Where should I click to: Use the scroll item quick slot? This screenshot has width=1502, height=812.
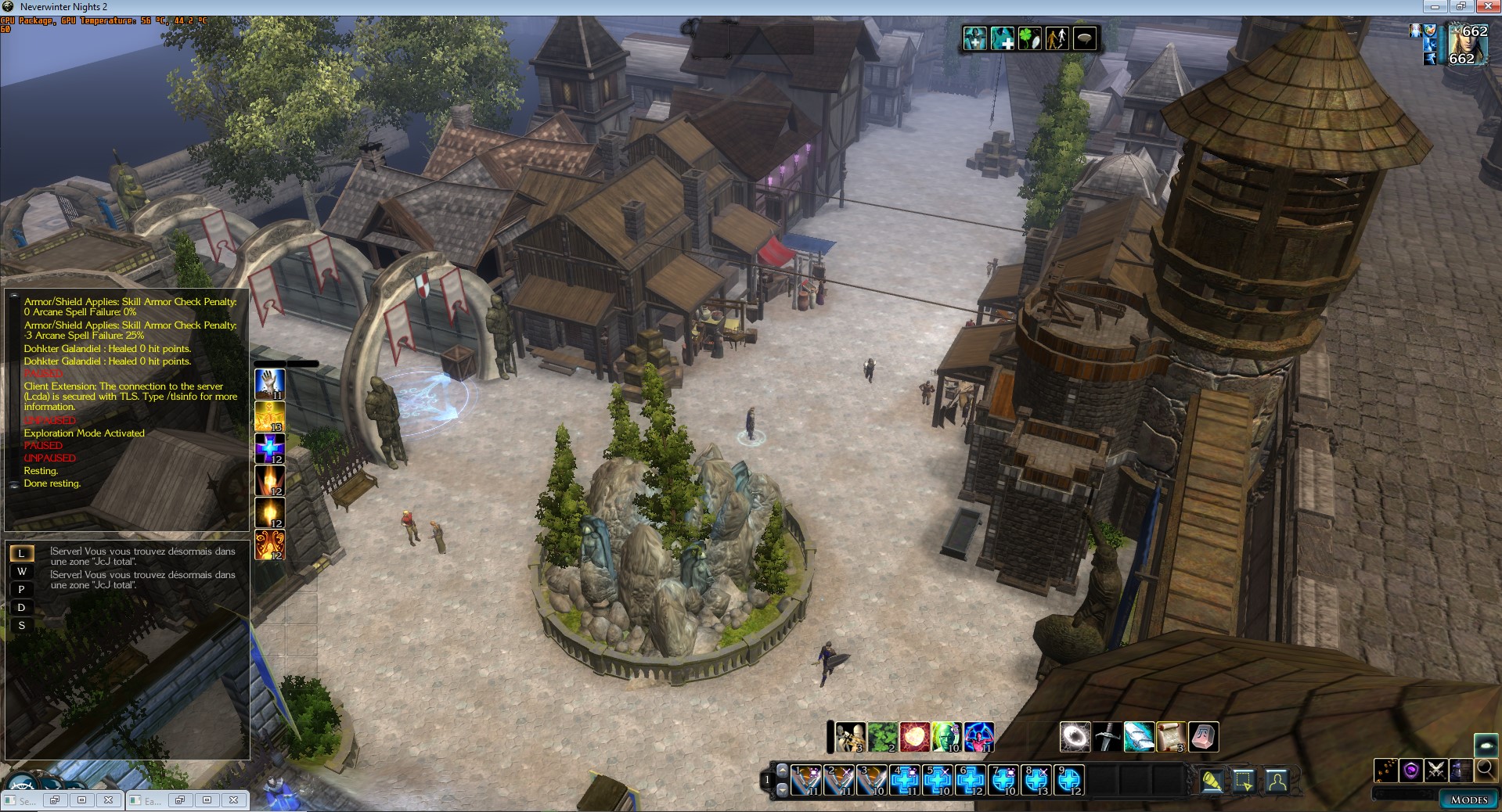pos(1171,737)
